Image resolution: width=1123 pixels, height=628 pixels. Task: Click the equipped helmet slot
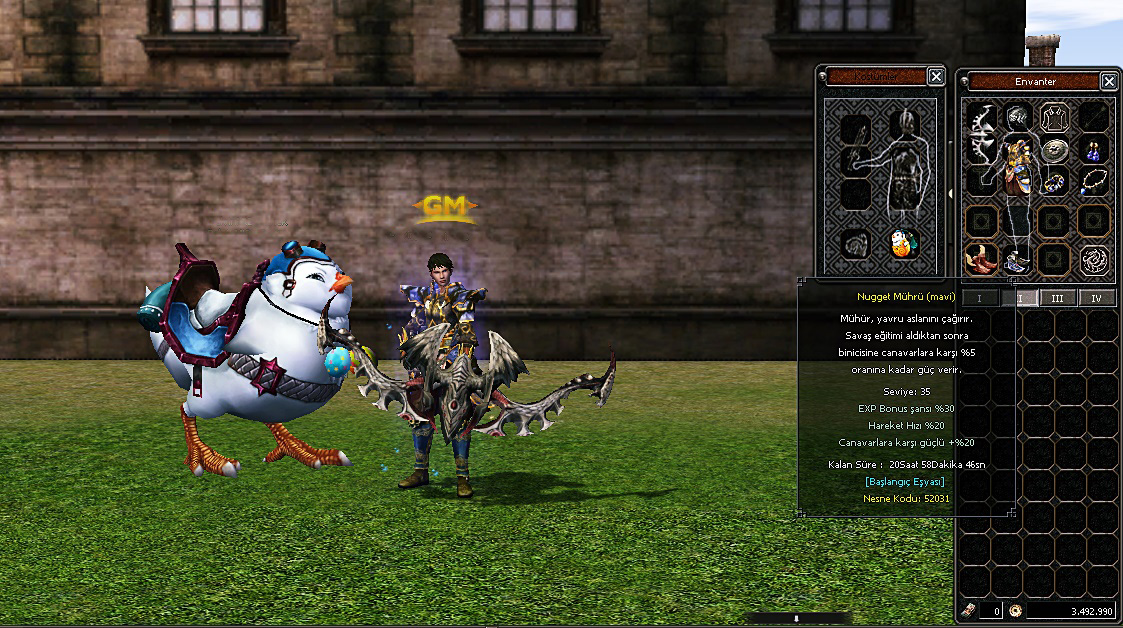click(1019, 118)
